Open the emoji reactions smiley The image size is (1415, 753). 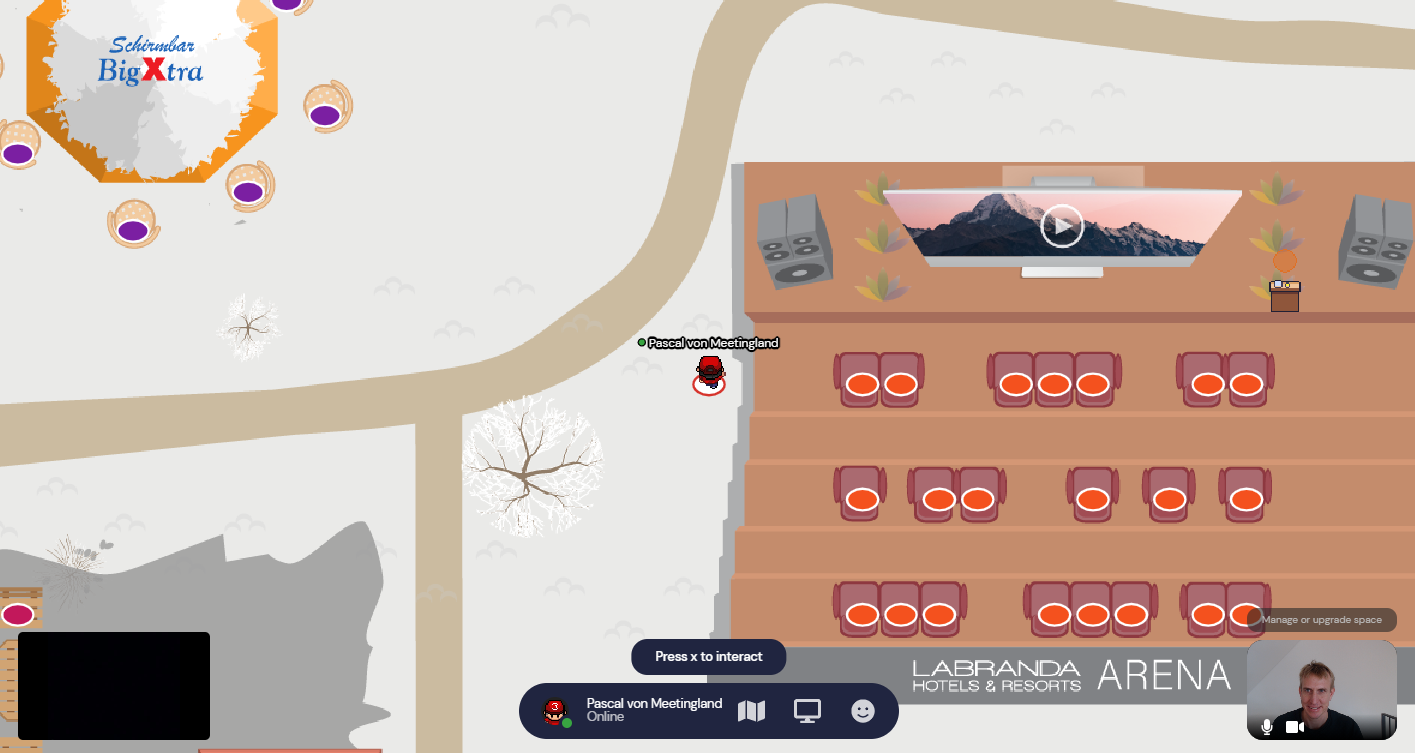click(x=862, y=711)
